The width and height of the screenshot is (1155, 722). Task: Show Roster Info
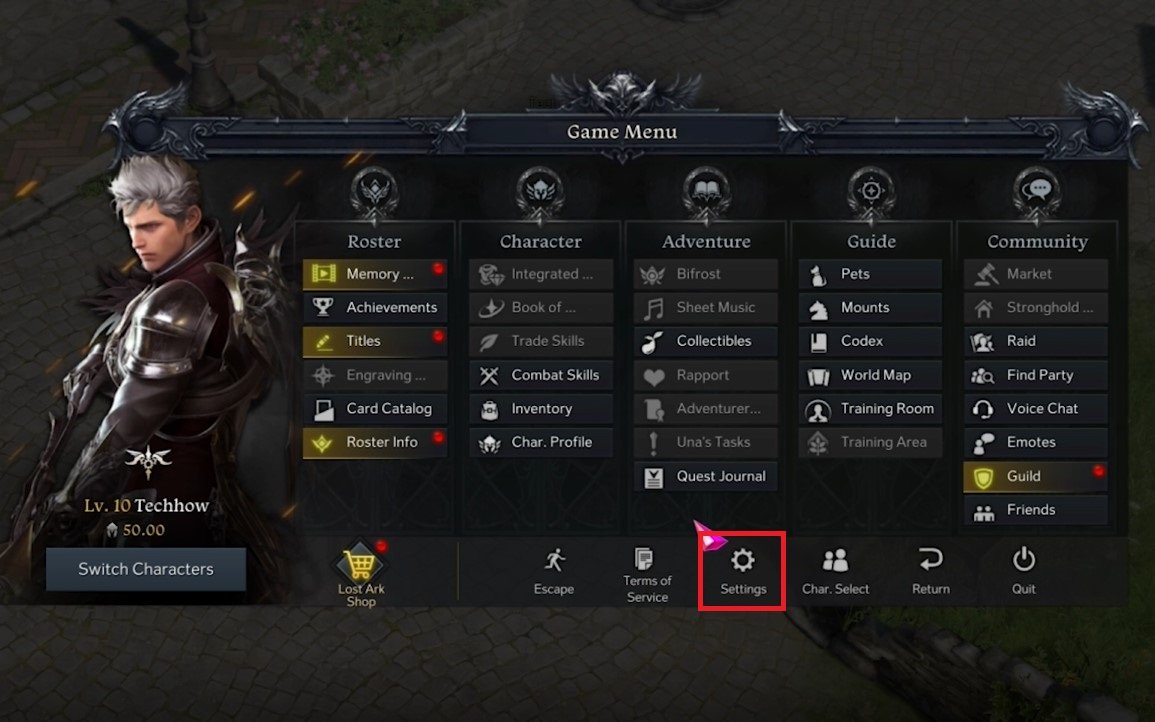click(375, 442)
